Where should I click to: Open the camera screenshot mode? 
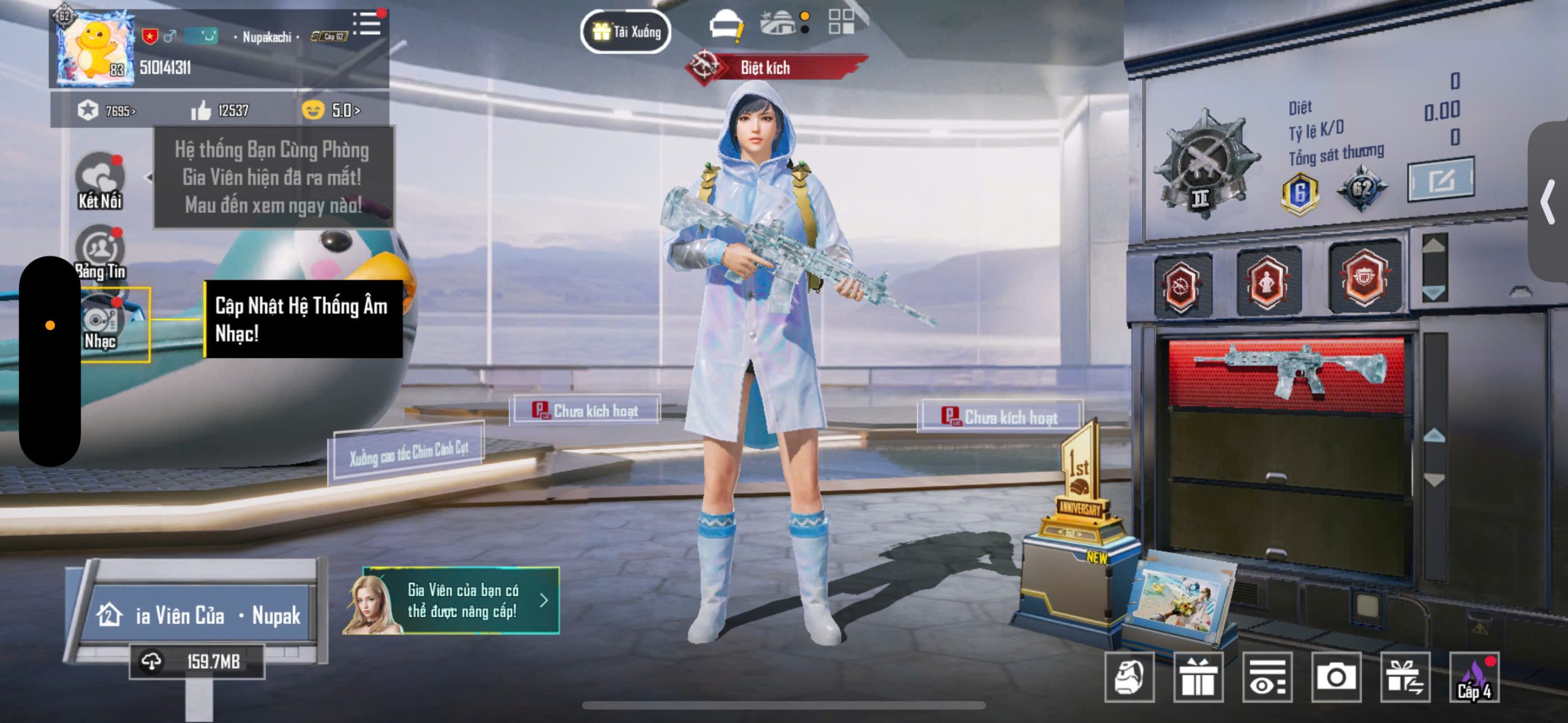[1336, 676]
